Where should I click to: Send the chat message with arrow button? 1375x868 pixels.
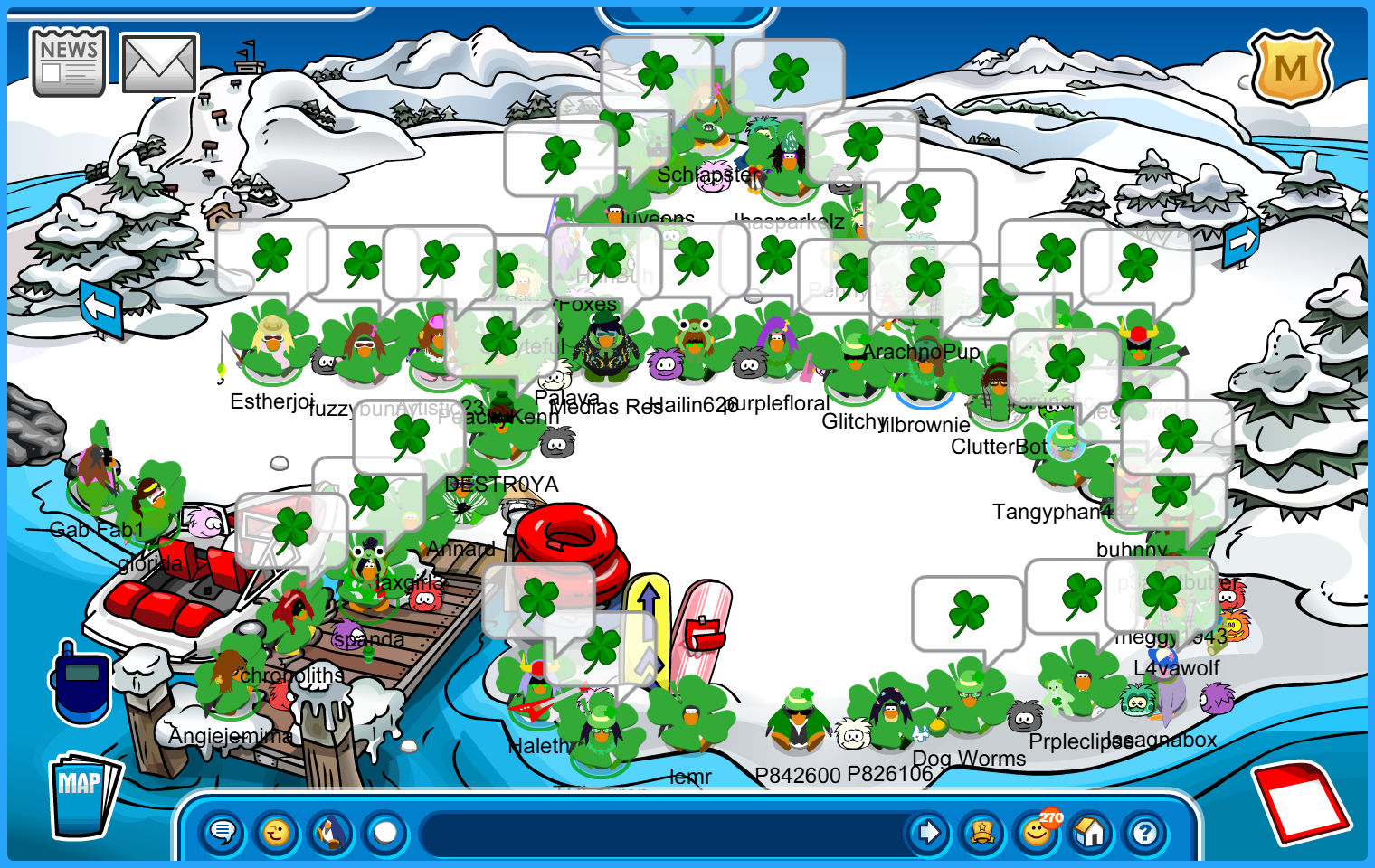928,832
